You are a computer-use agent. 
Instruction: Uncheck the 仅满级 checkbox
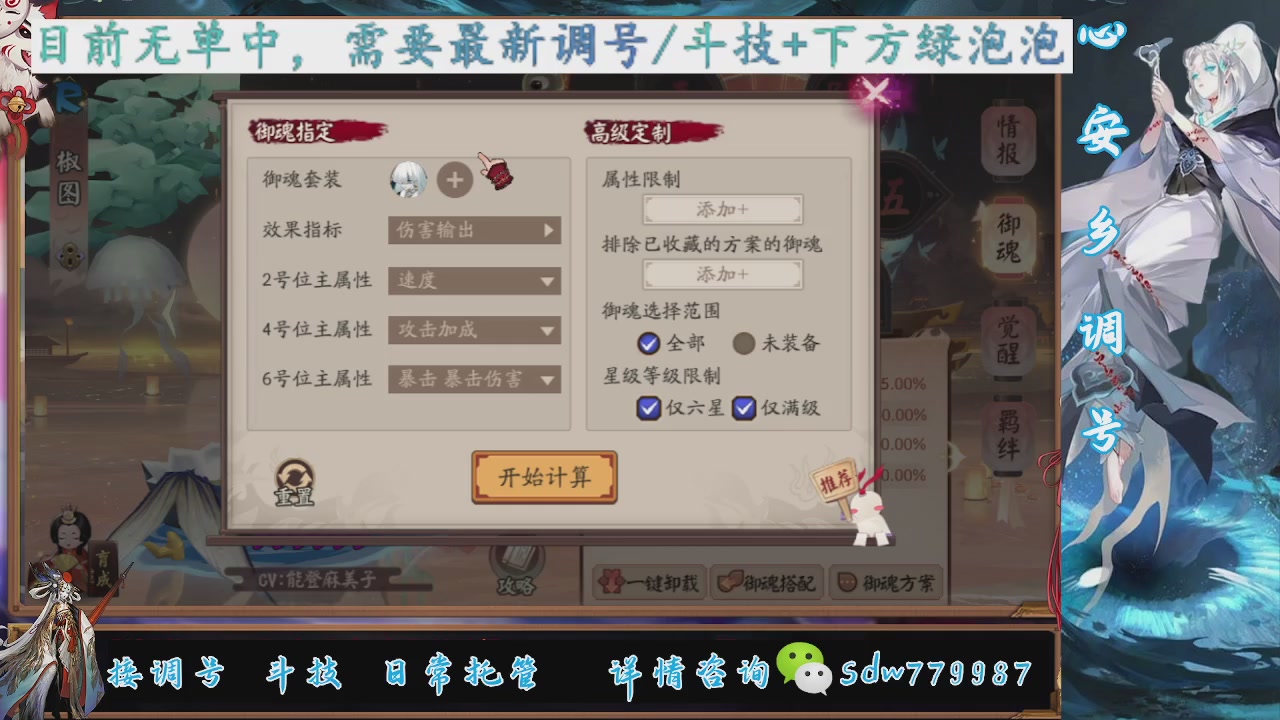tap(744, 409)
